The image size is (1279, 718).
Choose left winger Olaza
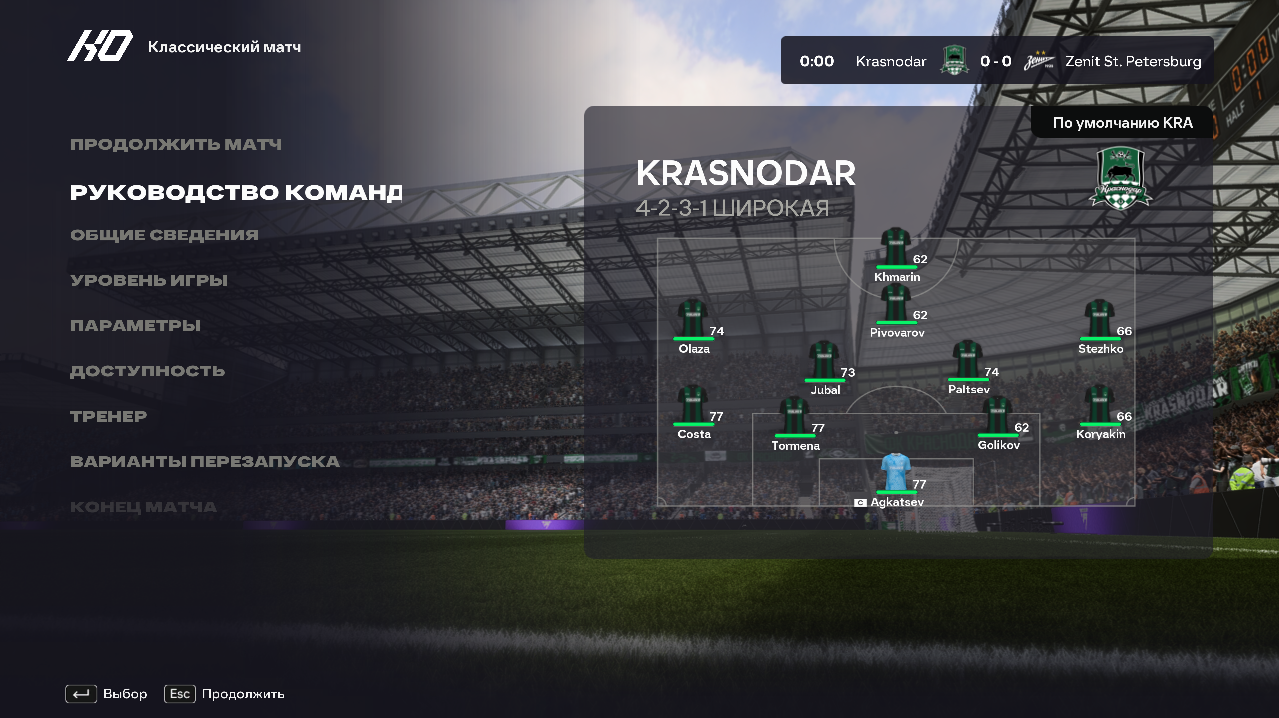(x=693, y=322)
